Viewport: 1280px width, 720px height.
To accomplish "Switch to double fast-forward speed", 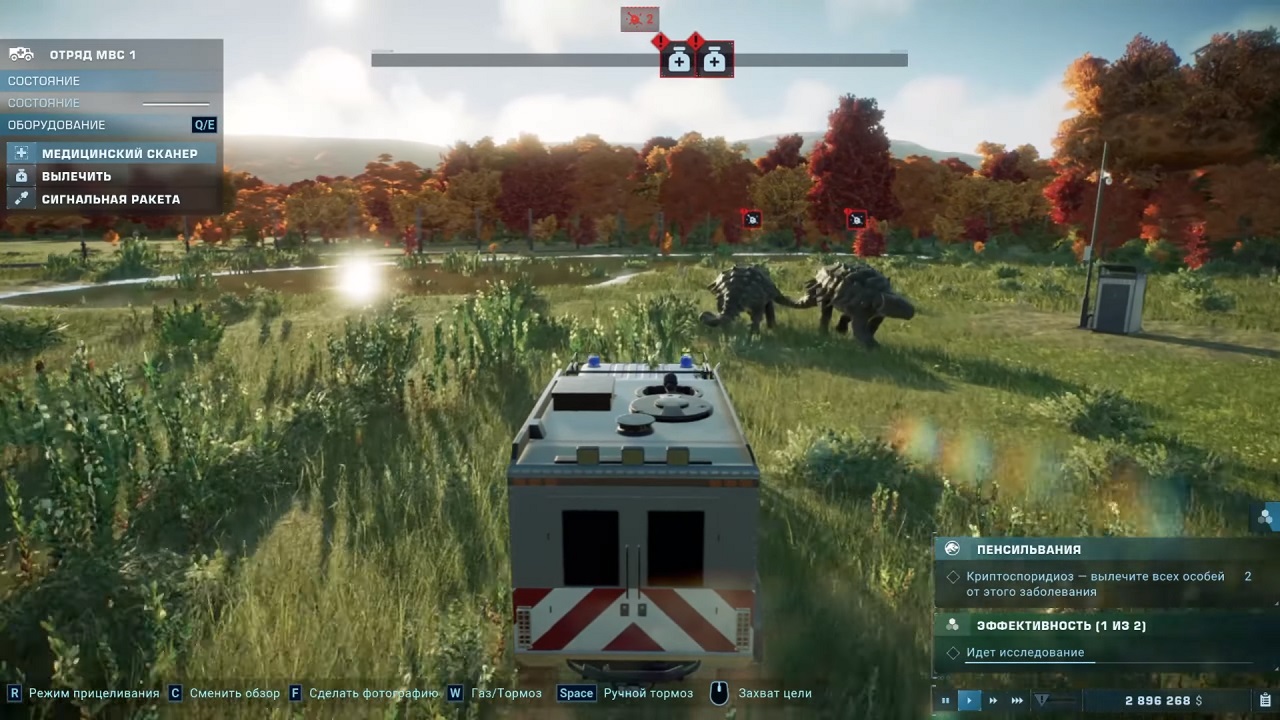I will pos(993,701).
